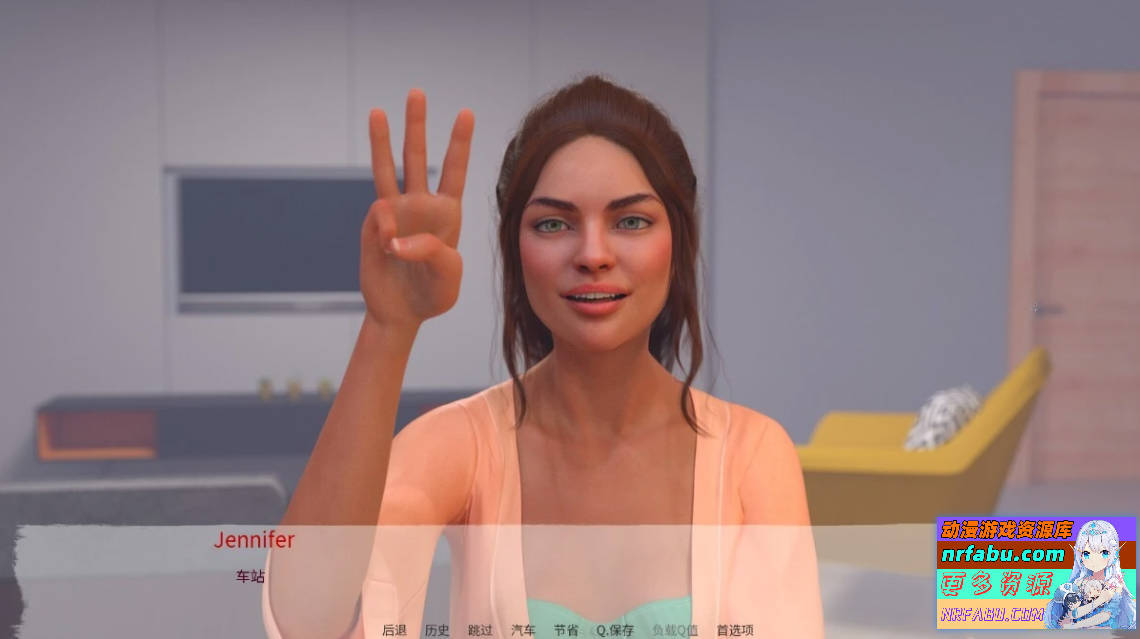Click the greyed 负载Q值 quick load button
The width and height of the screenshot is (1140, 639).
tap(675, 630)
